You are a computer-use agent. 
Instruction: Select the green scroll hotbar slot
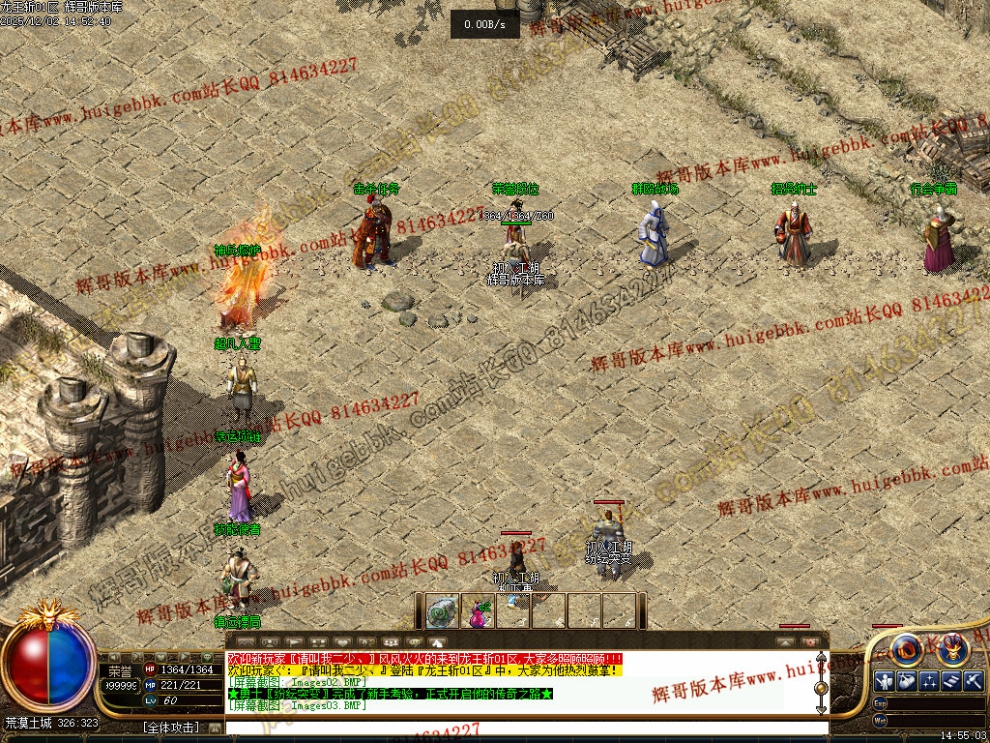point(441,610)
